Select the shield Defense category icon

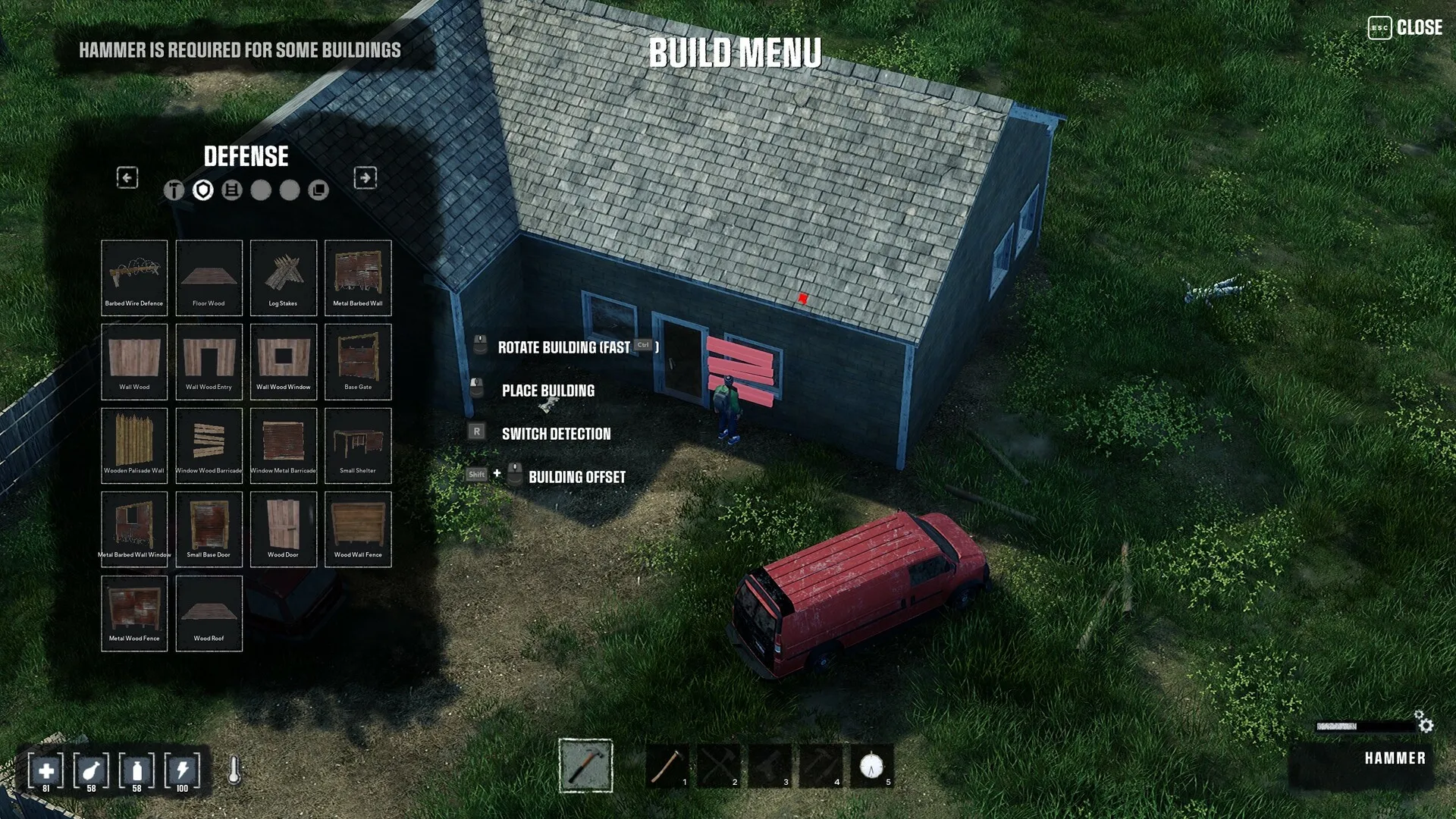pyautogui.click(x=203, y=190)
